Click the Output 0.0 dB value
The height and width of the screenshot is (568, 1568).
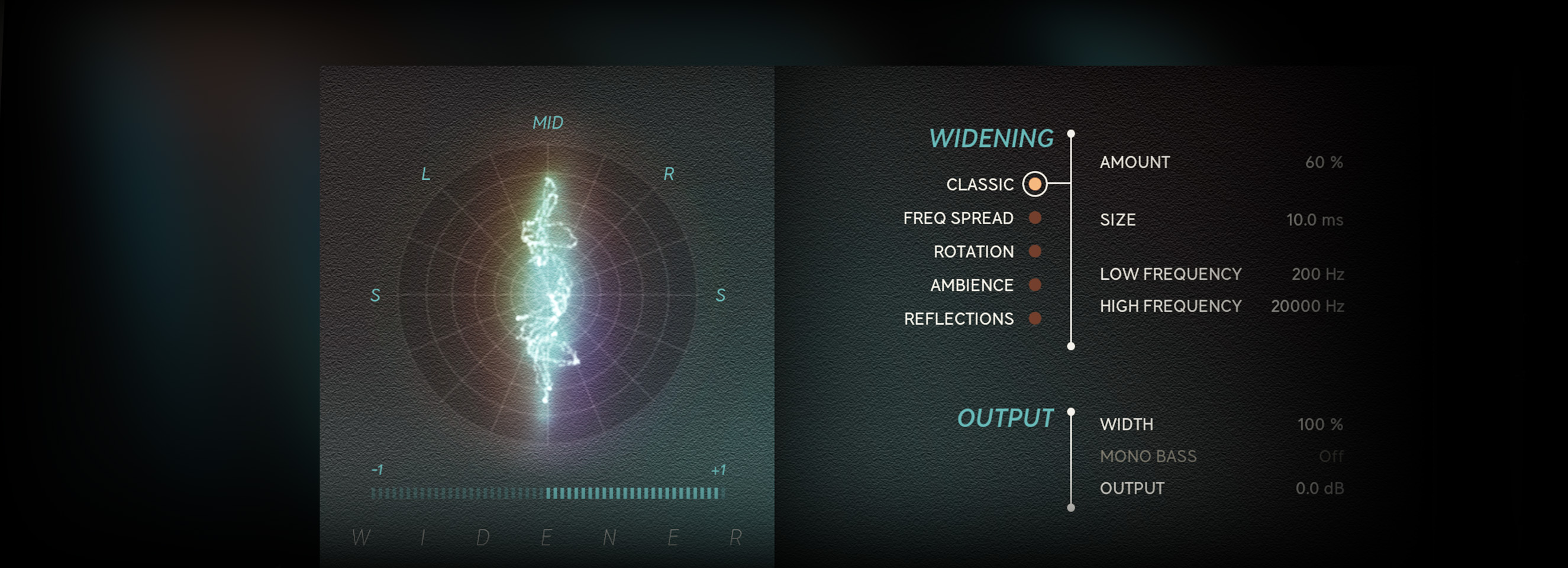click(1319, 488)
